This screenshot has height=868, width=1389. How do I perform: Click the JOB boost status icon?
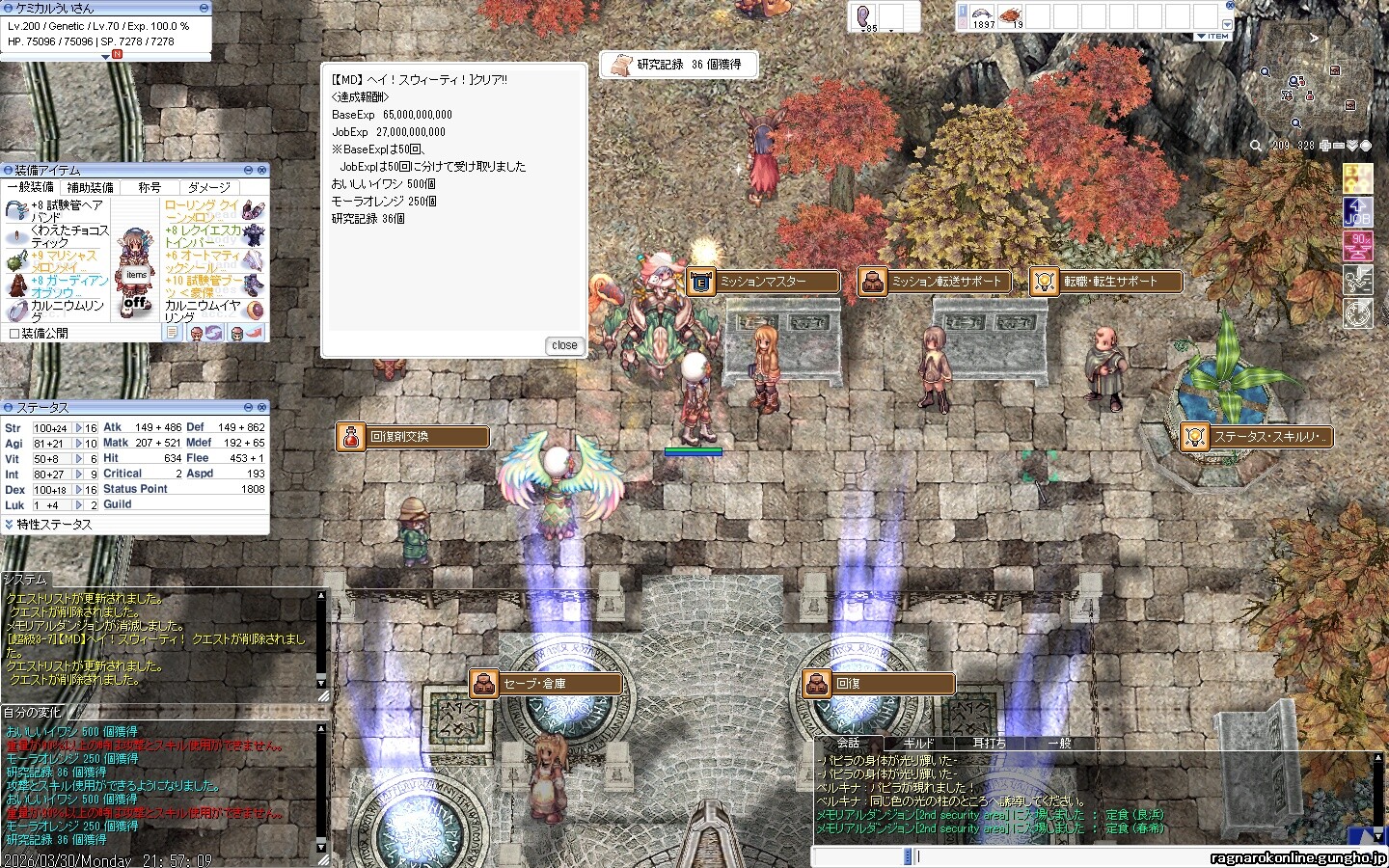click(x=1358, y=212)
